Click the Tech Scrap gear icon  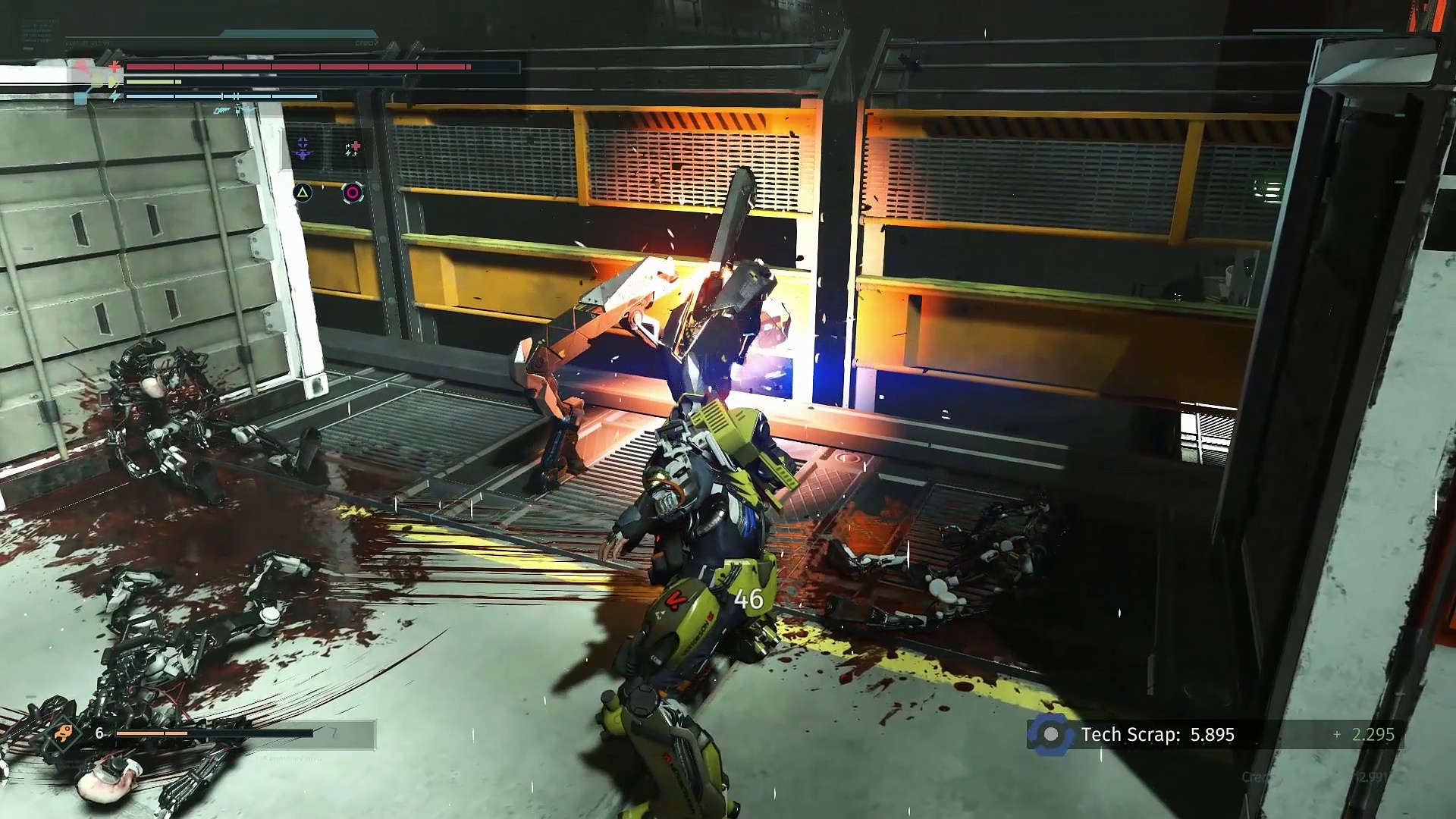[1050, 734]
